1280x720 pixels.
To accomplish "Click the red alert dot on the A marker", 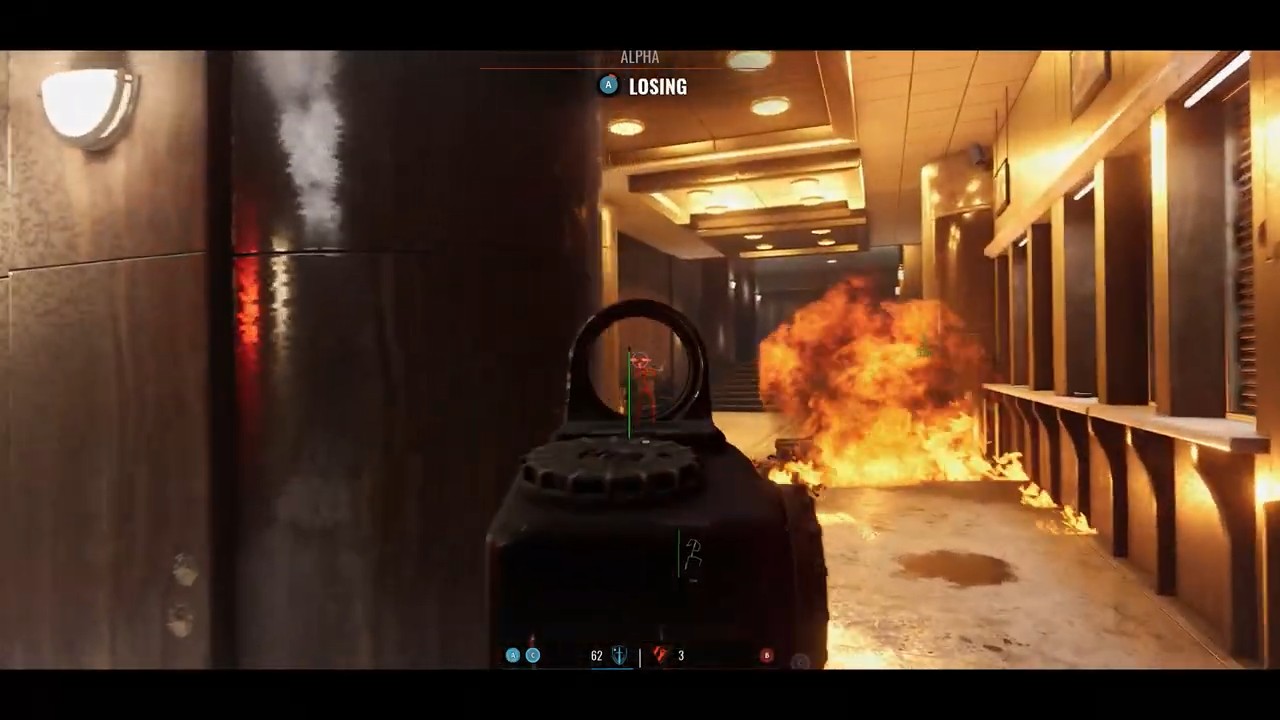I will (613, 75).
